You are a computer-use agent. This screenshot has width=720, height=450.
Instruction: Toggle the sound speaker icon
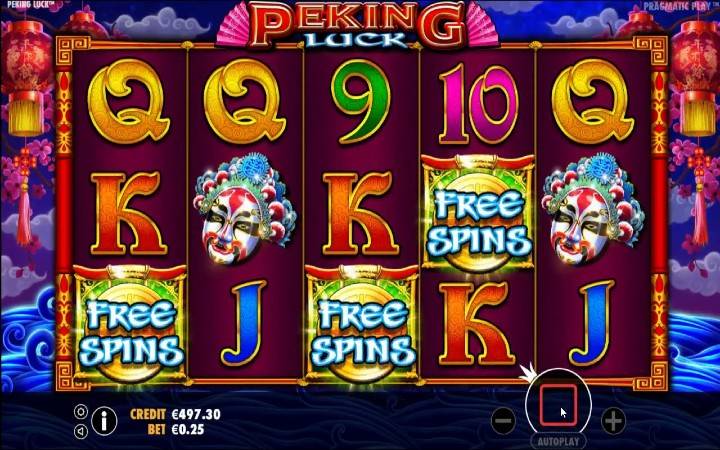tap(80, 430)
